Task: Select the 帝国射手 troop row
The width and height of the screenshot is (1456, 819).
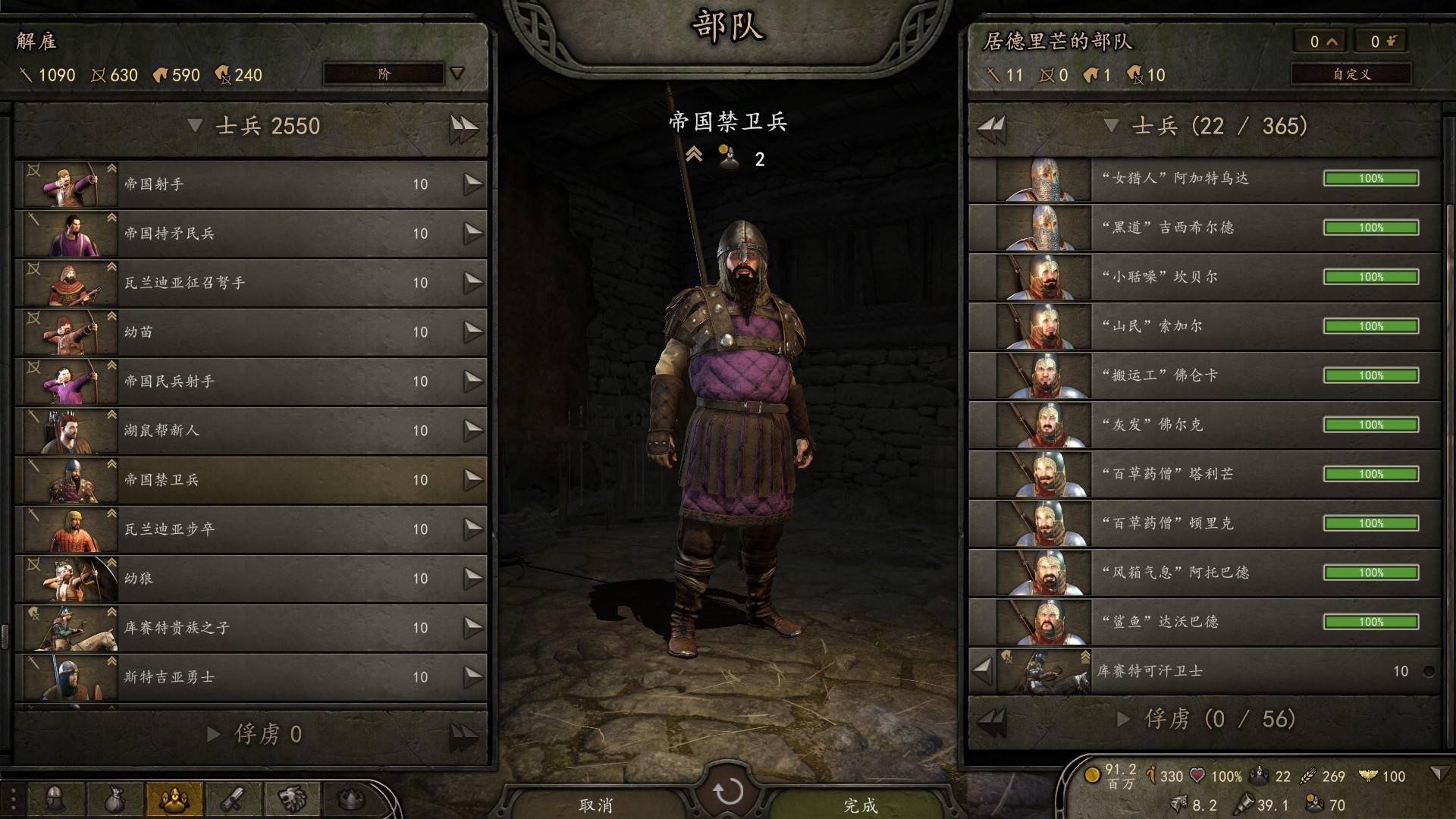Action: point(250,184)
